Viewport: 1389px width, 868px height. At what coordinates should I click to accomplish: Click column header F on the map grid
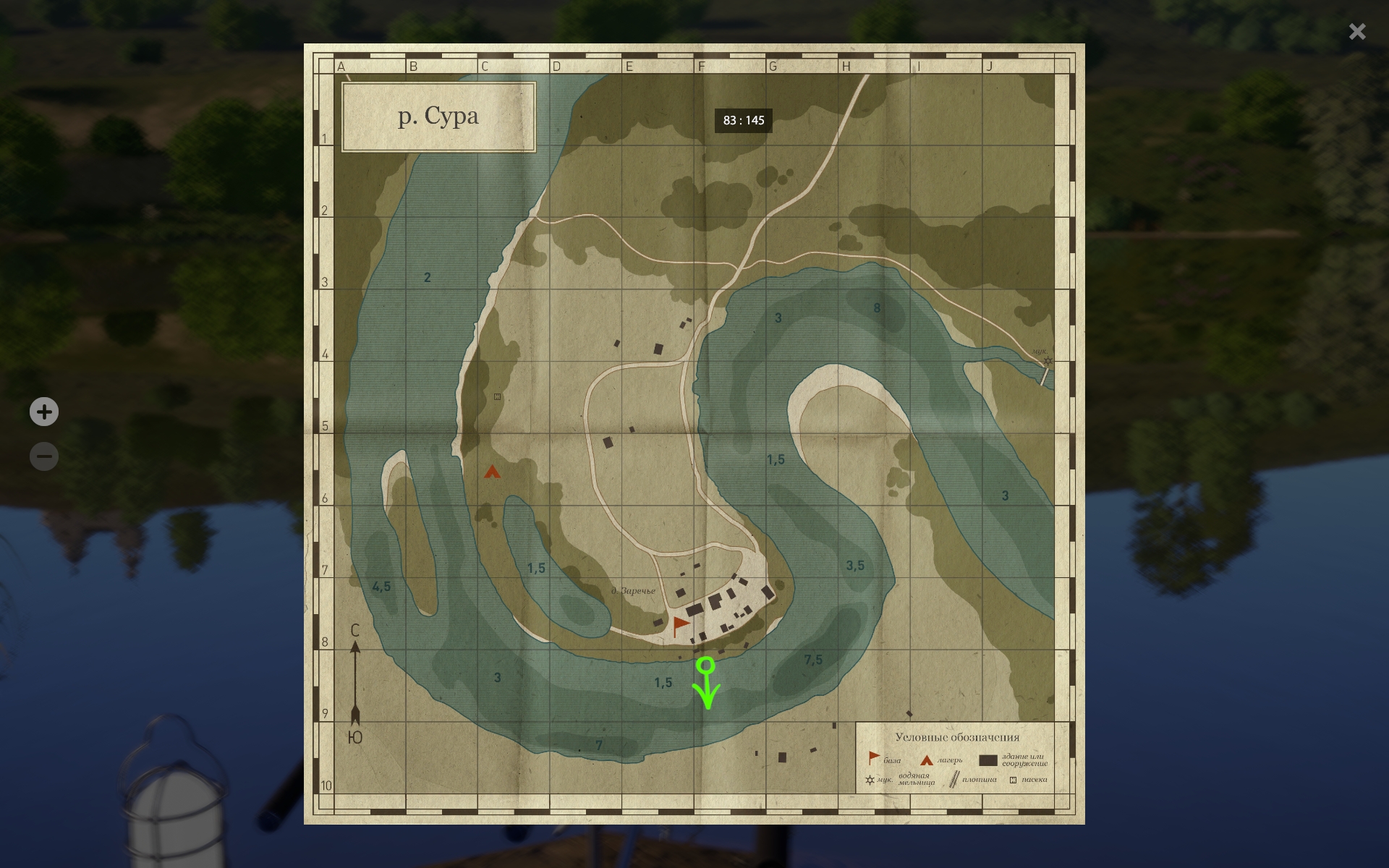point(701,66)
